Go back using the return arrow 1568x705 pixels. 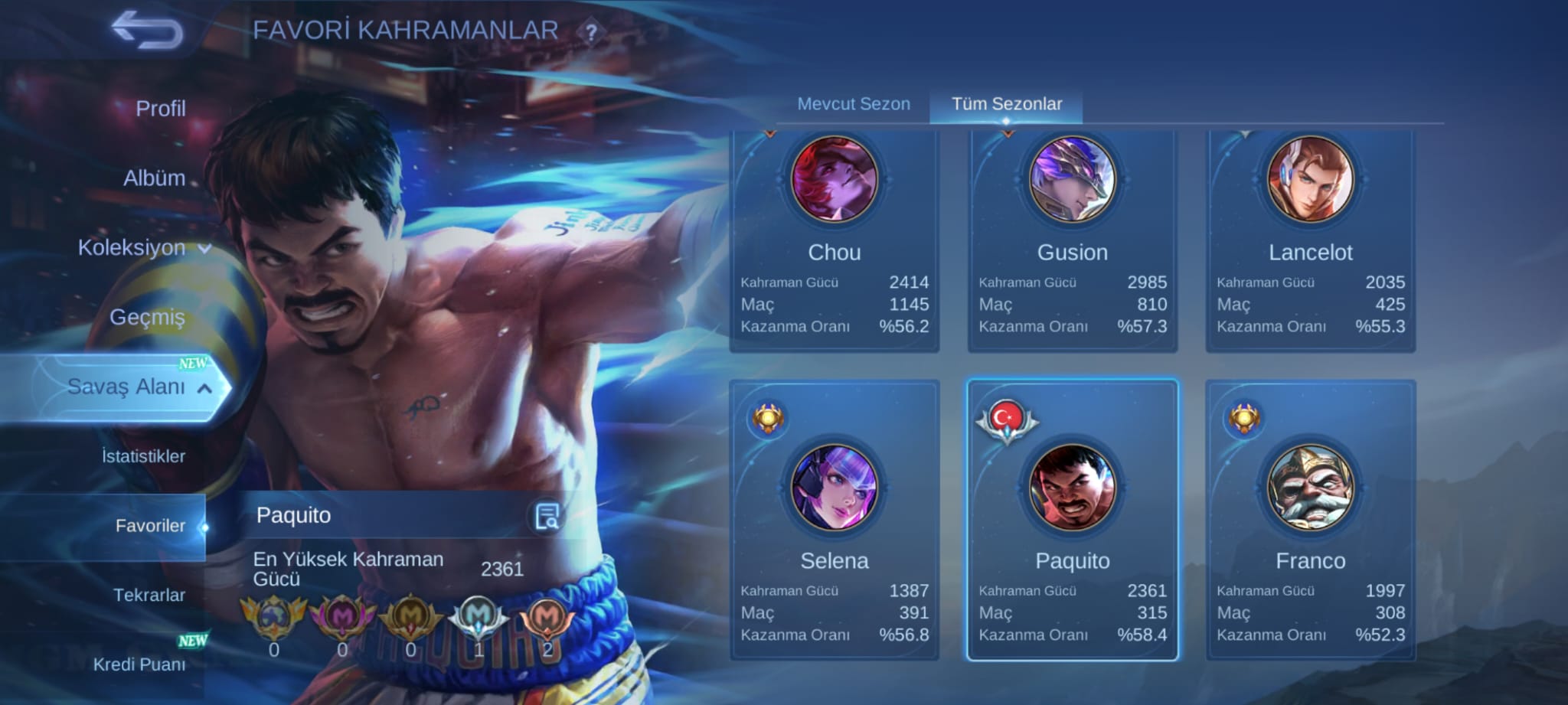[147, 31]
